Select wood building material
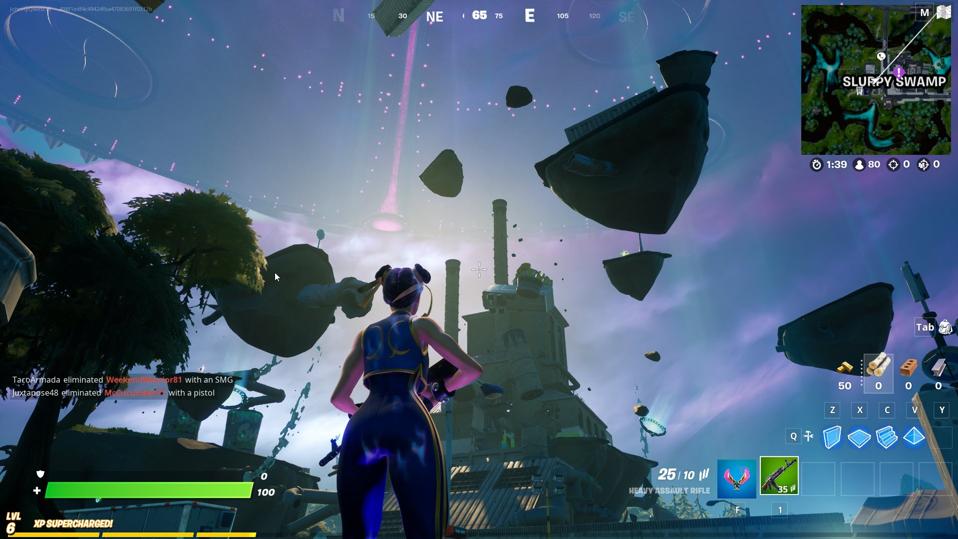958x539 pixels. [x=878, y=366]
